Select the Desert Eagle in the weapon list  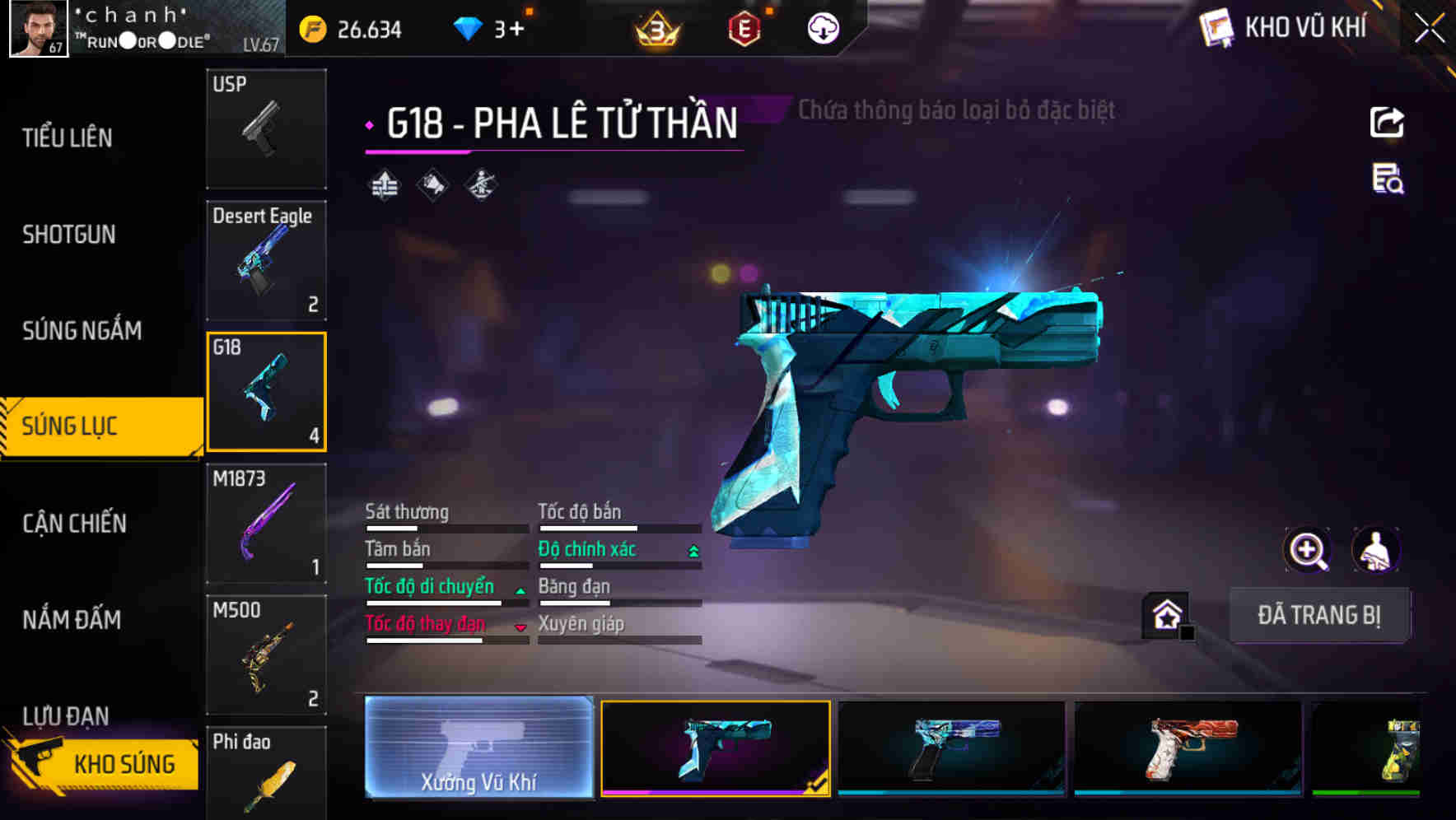click(x=265, y=259)
